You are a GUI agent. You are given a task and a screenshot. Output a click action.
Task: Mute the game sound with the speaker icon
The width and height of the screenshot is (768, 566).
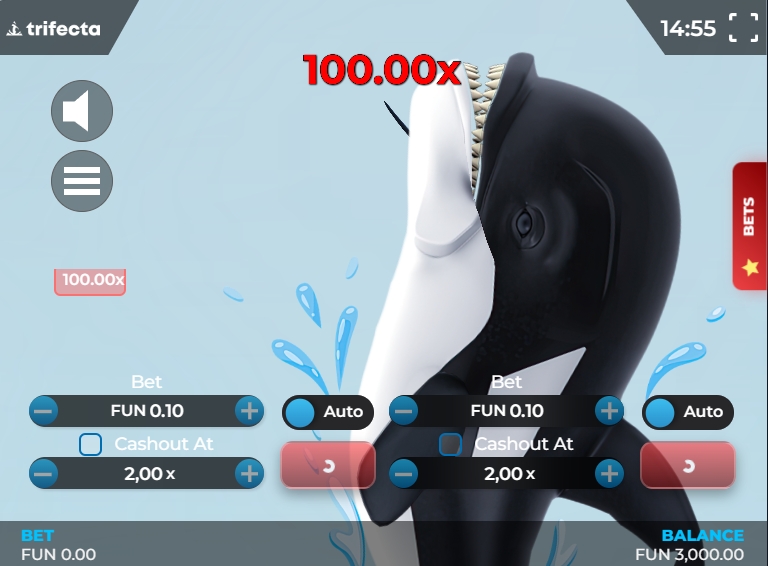point(82,111)
